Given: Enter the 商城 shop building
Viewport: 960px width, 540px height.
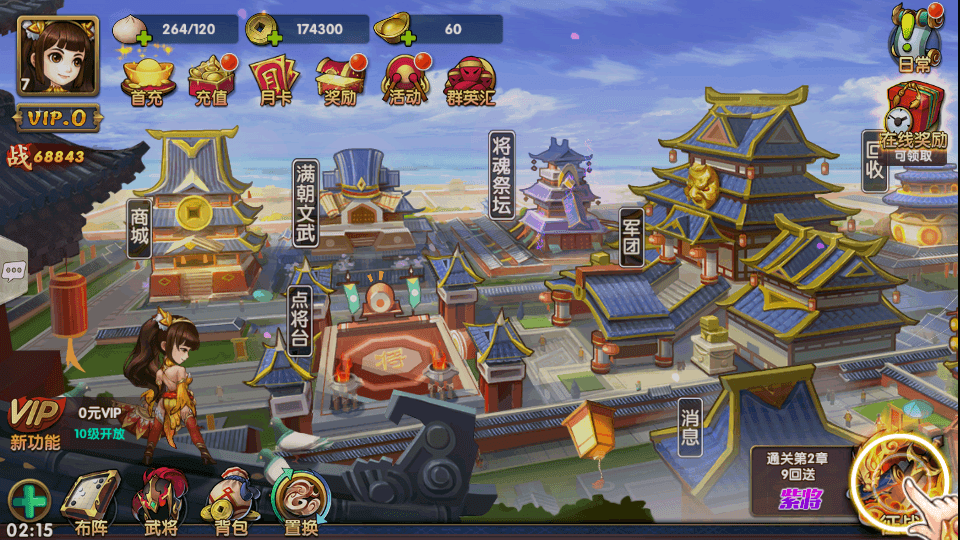Looking at the screenshot, I should 139,229.
